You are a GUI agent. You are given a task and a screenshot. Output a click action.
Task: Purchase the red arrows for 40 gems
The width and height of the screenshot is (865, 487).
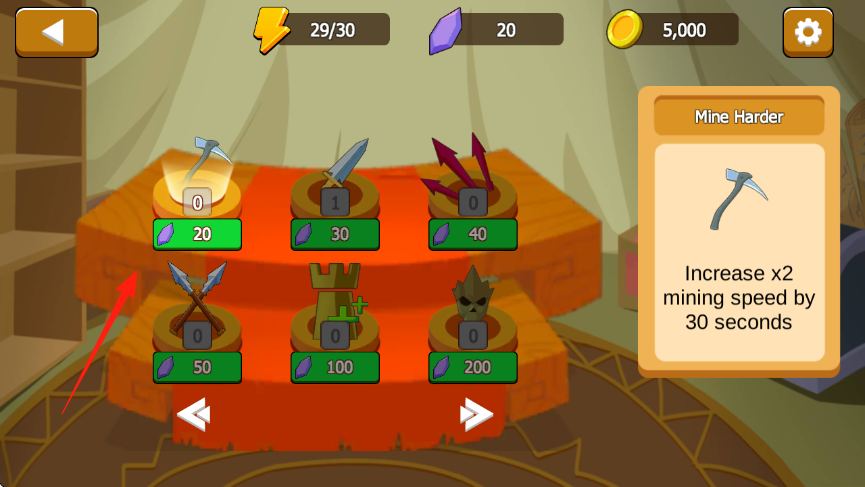pyautogui.click(x=473, y=234)
